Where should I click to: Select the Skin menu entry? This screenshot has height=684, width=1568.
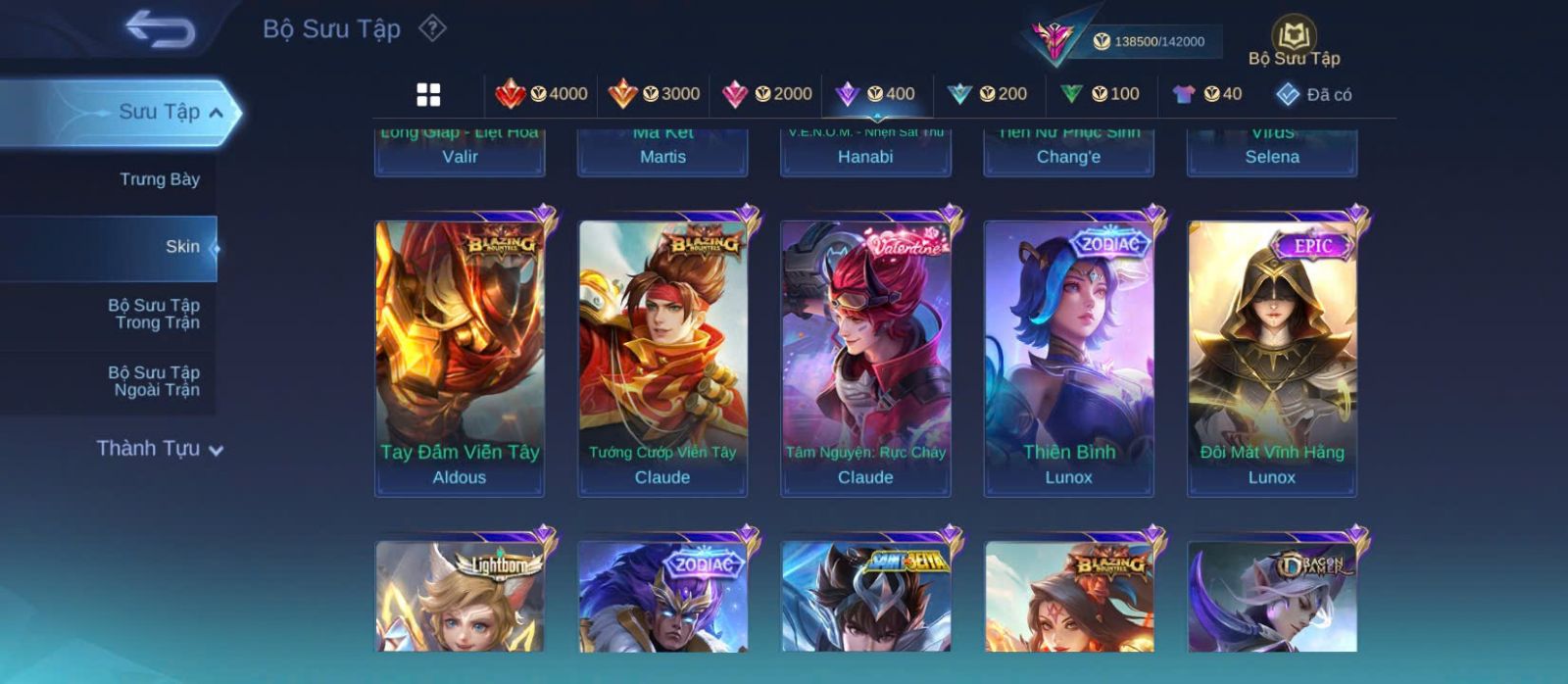point(182,247)
